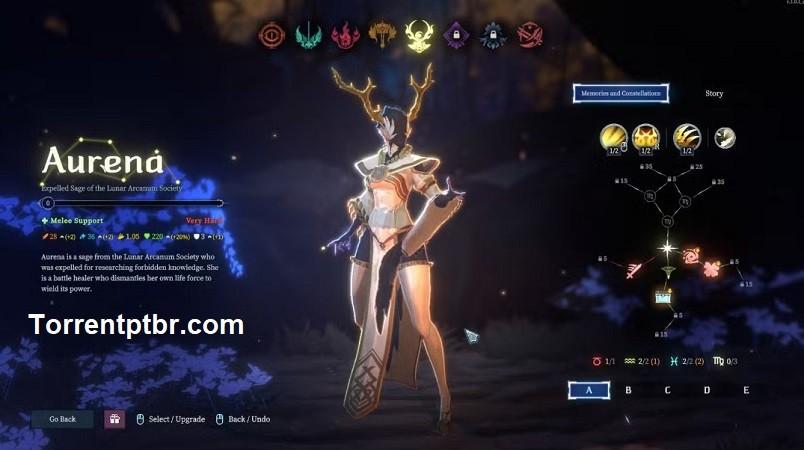Choose the teal winged character icon
The height and width of the screenshot is (450, 804).
pyautogui.click(x=309, y=36)
